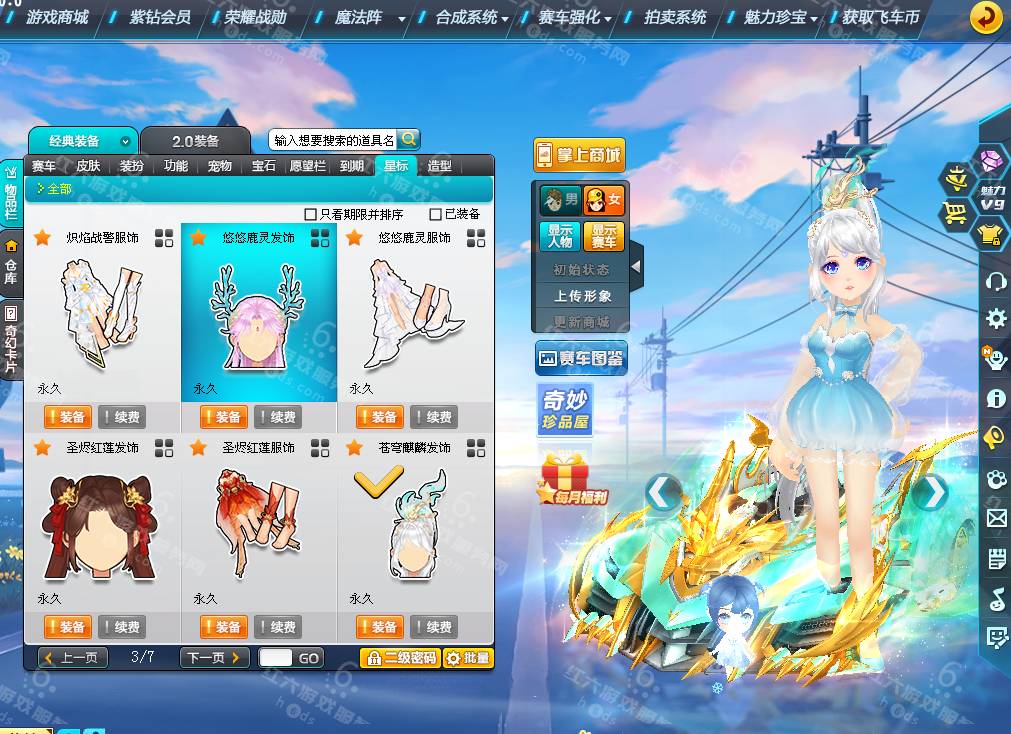Open the 赛车图鉴 car catalog
The image size is (1011, 734).
coord(581,358)
